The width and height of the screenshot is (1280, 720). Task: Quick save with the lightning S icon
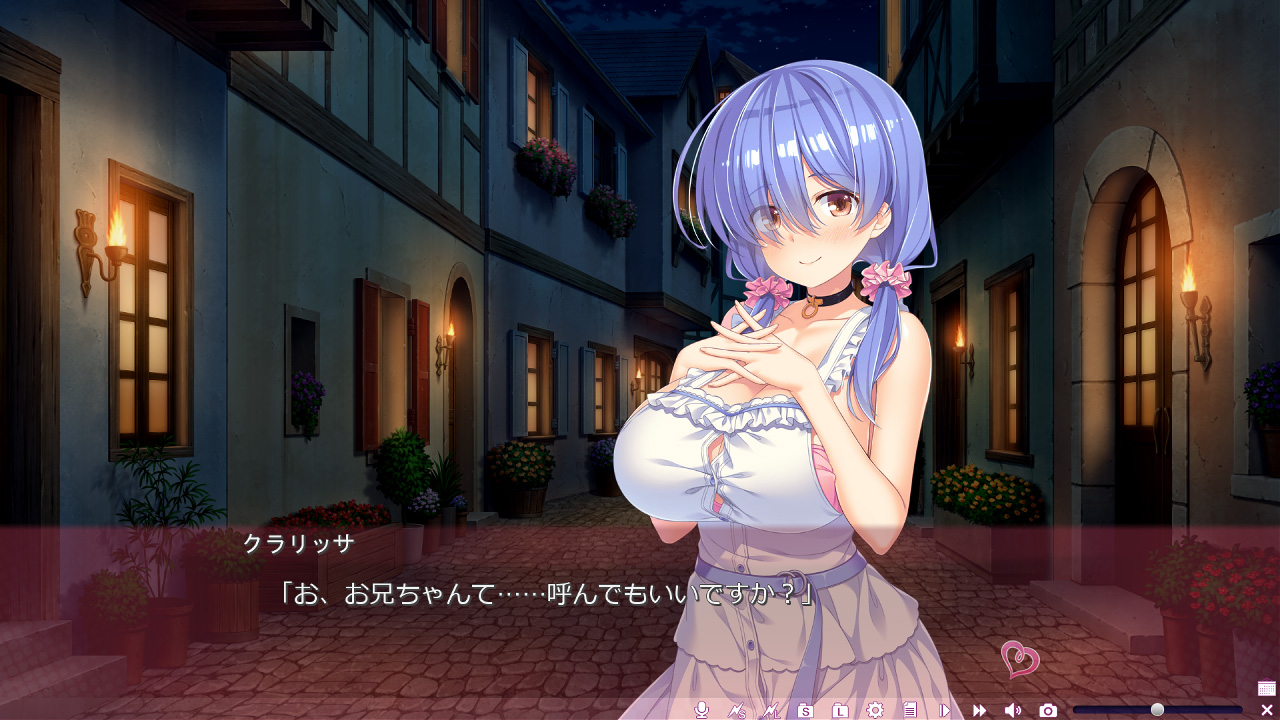[736, 710]
